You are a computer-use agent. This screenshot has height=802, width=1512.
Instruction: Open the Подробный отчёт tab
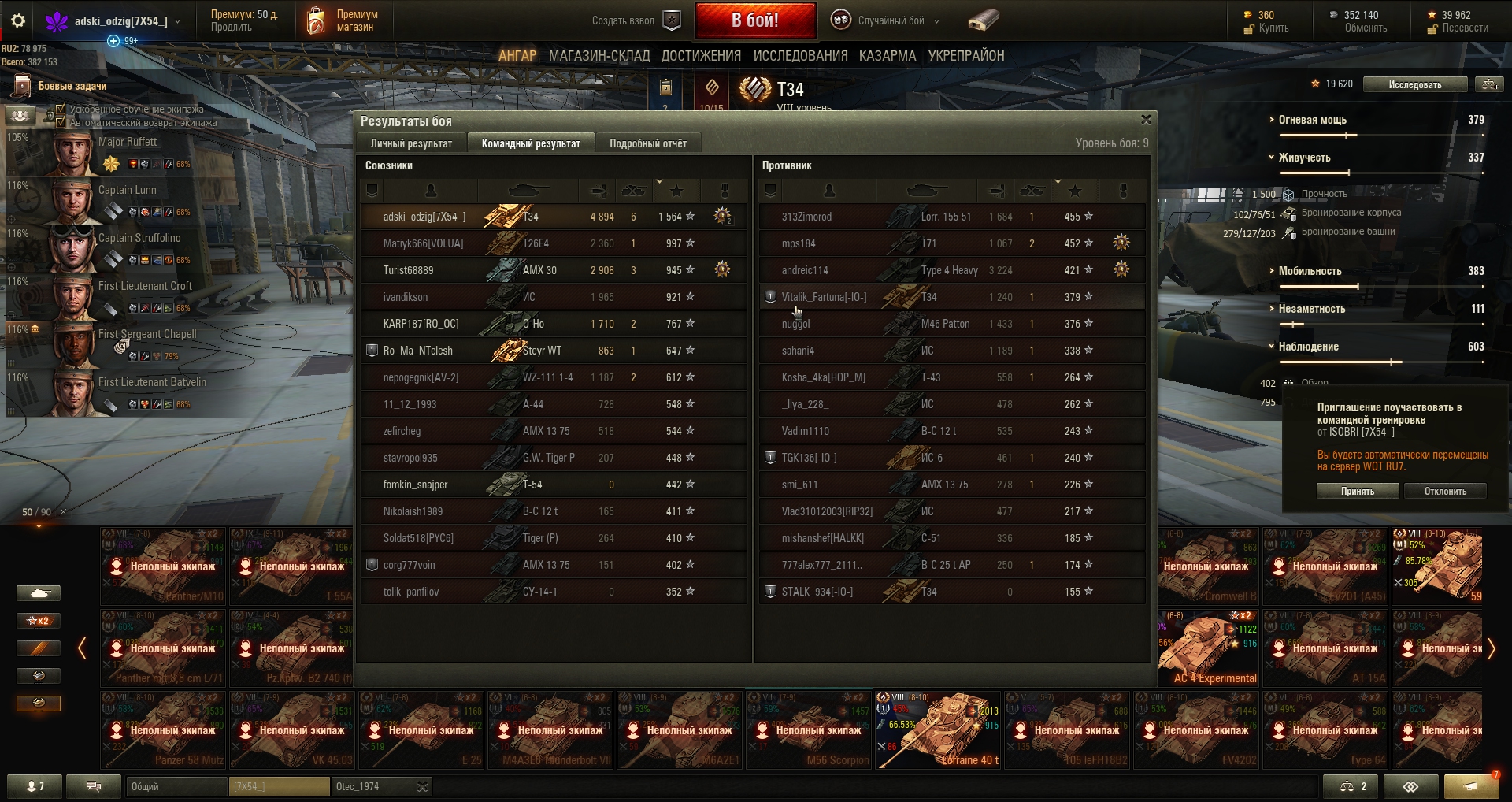coord(647,143)
